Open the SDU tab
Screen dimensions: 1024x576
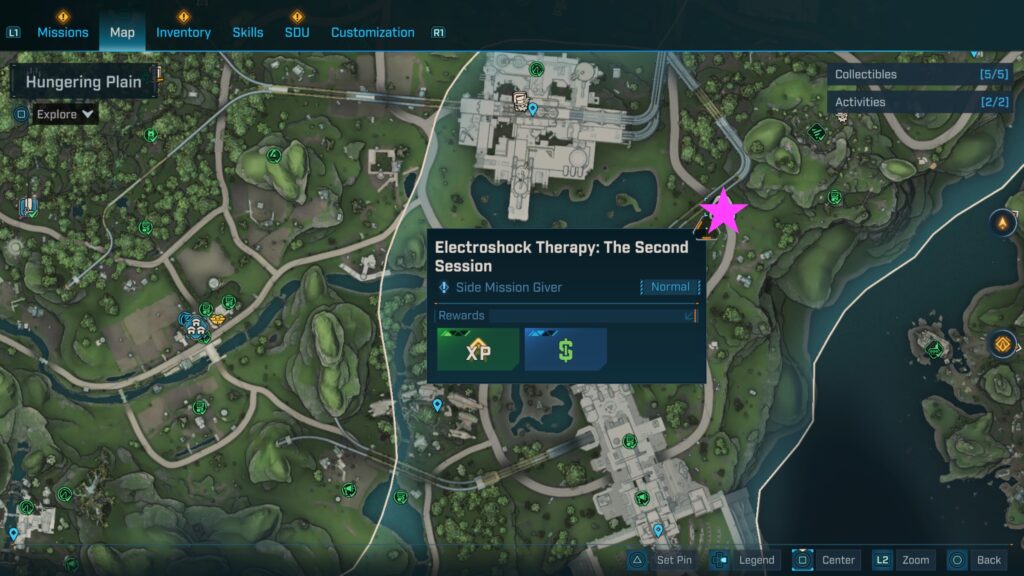pos(297,32)
